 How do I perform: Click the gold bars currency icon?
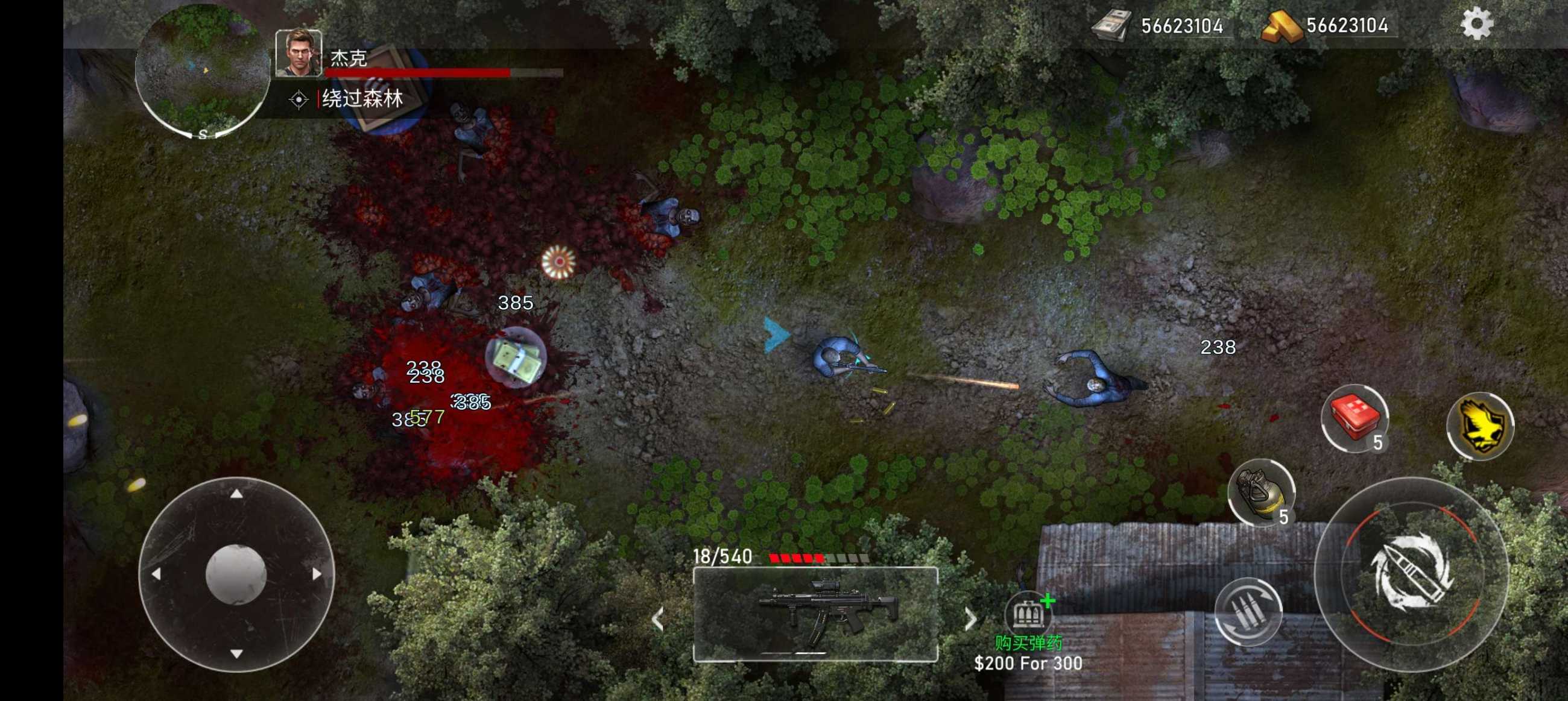click(x=1281, y=27)
